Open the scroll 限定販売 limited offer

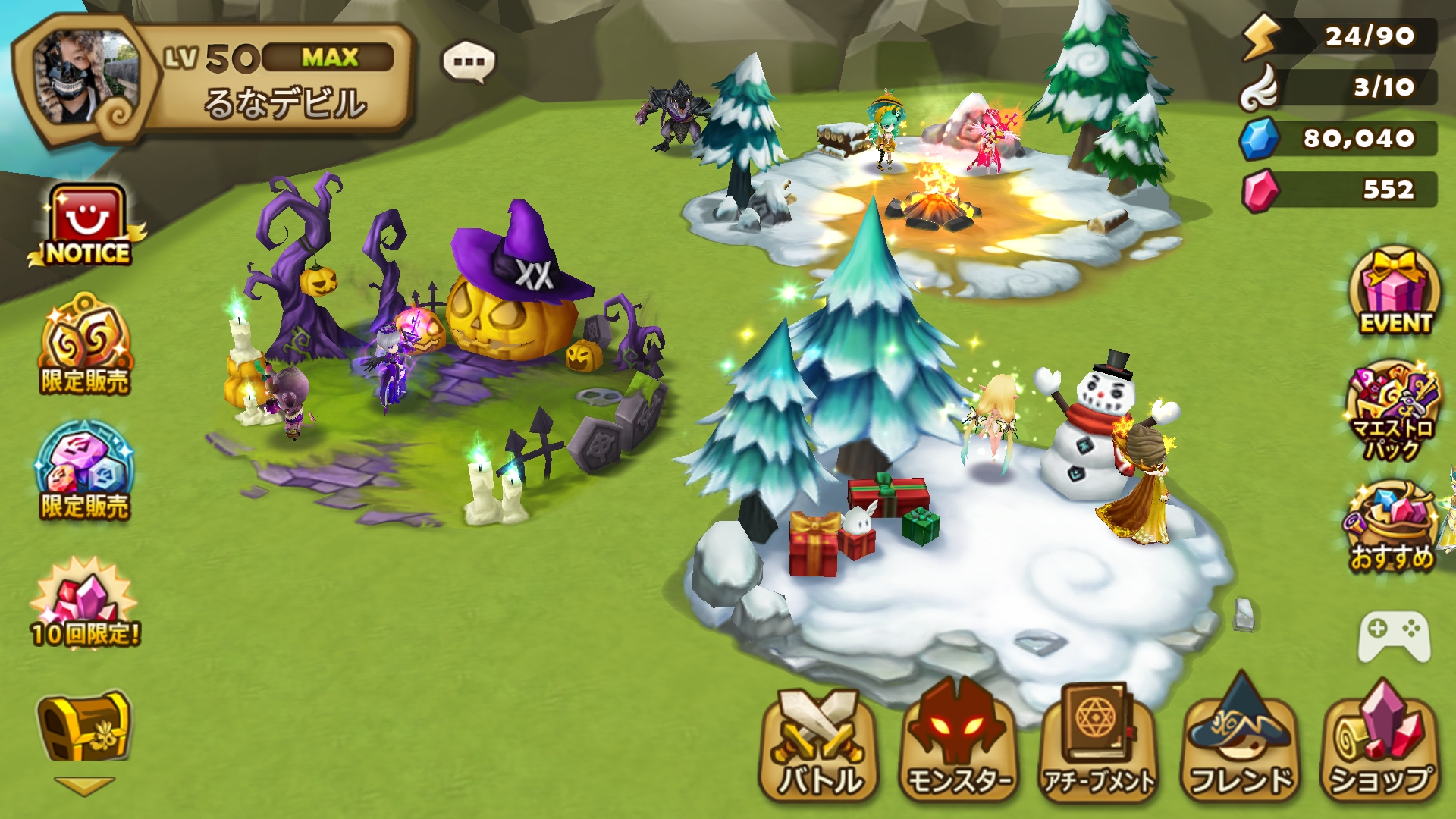[86, 347]
